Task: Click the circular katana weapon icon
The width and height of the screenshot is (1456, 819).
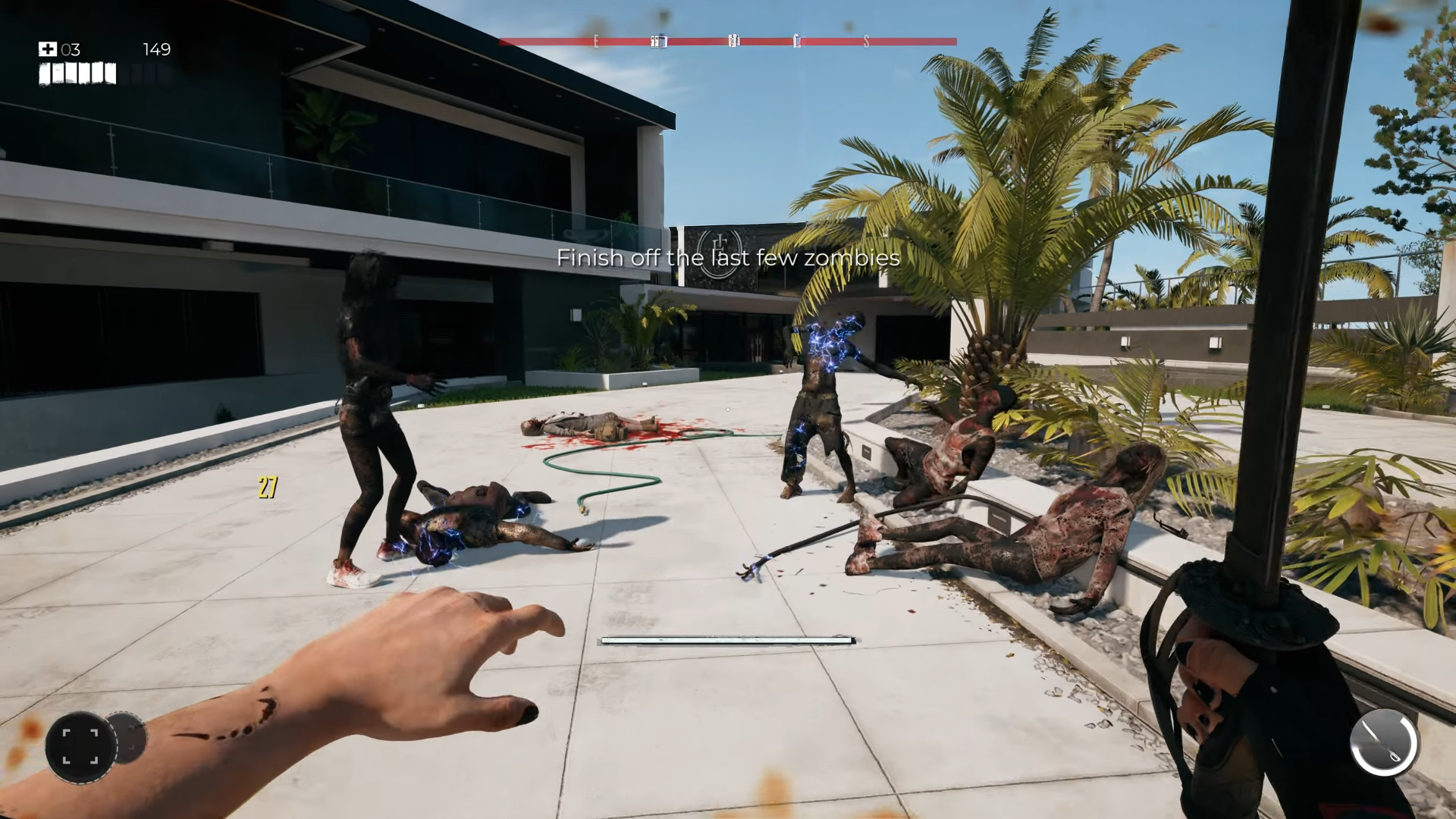Action: (1383, 742)
